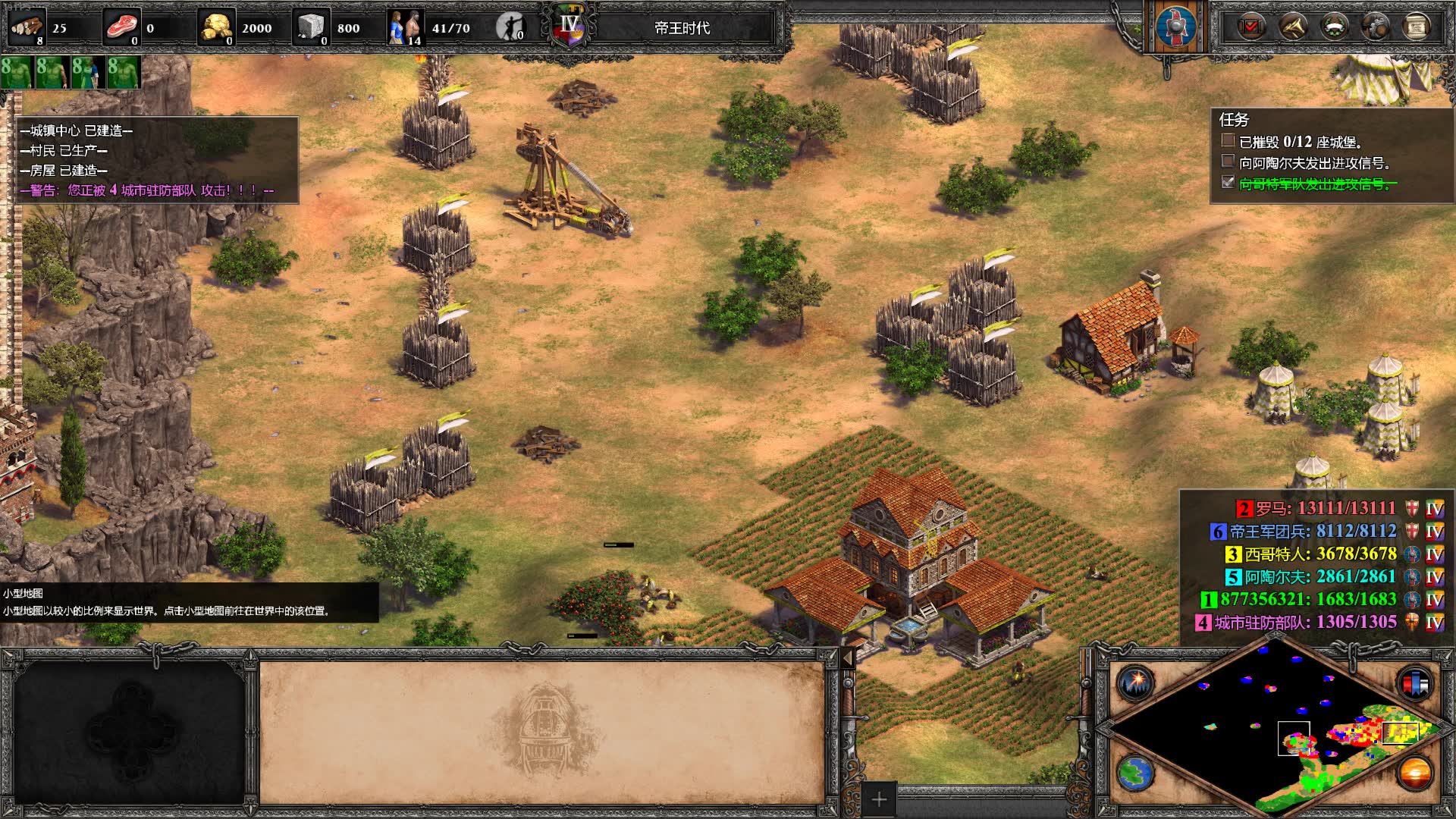The height and width of the screenshot is (819, 1456).
Task: Click the villagers population icon
Action: click(406, 27)
